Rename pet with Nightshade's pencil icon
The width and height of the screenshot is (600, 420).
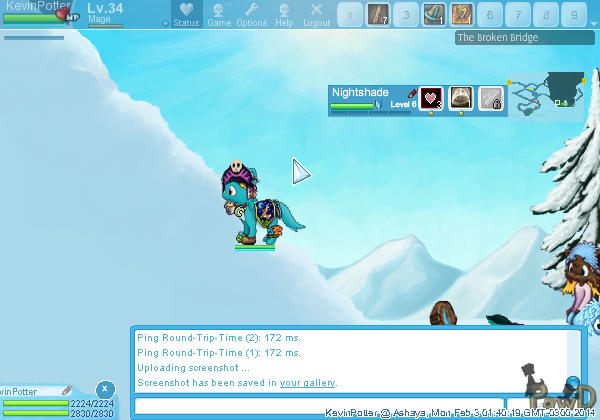412,92
